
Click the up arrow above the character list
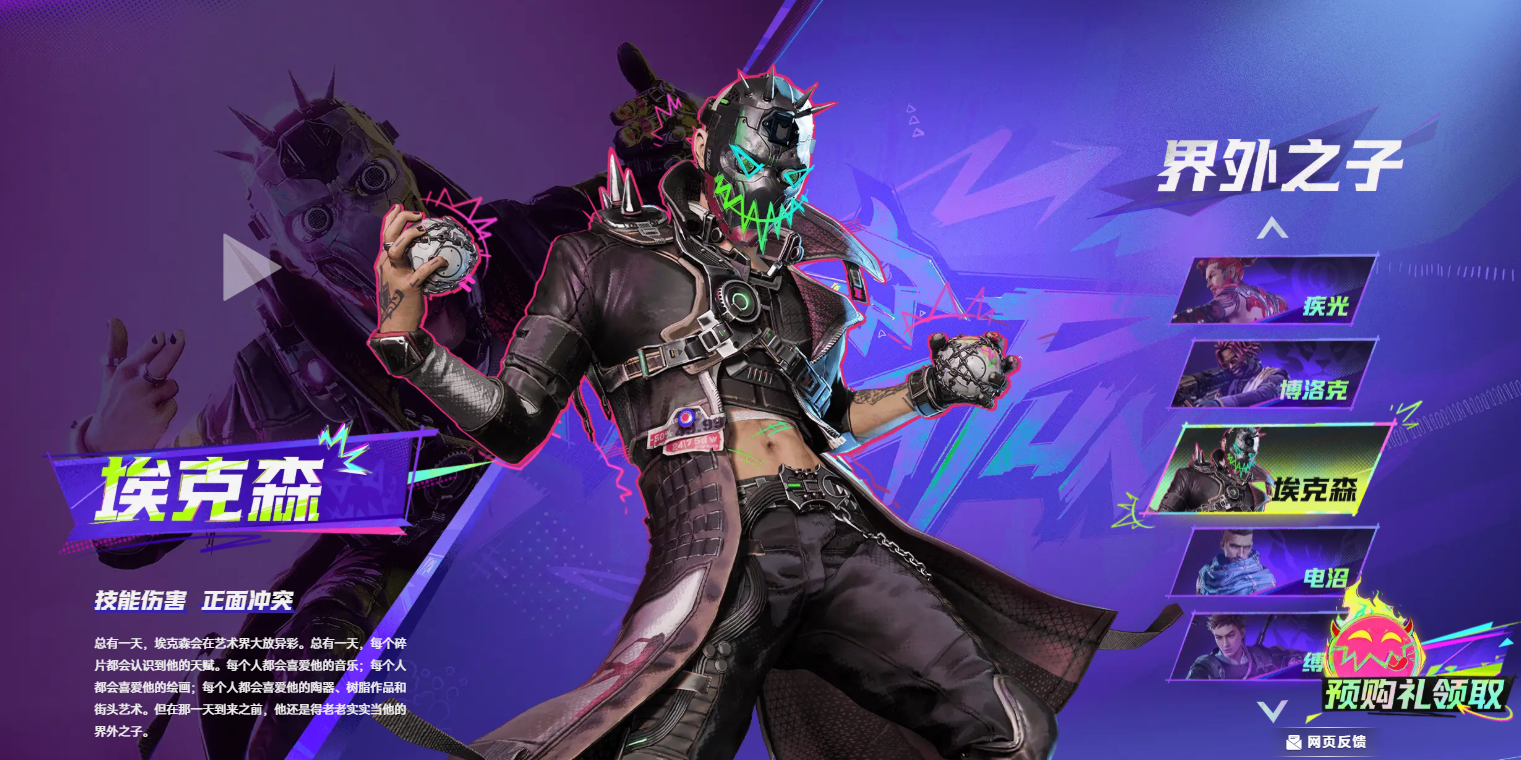coord(1272,230)
